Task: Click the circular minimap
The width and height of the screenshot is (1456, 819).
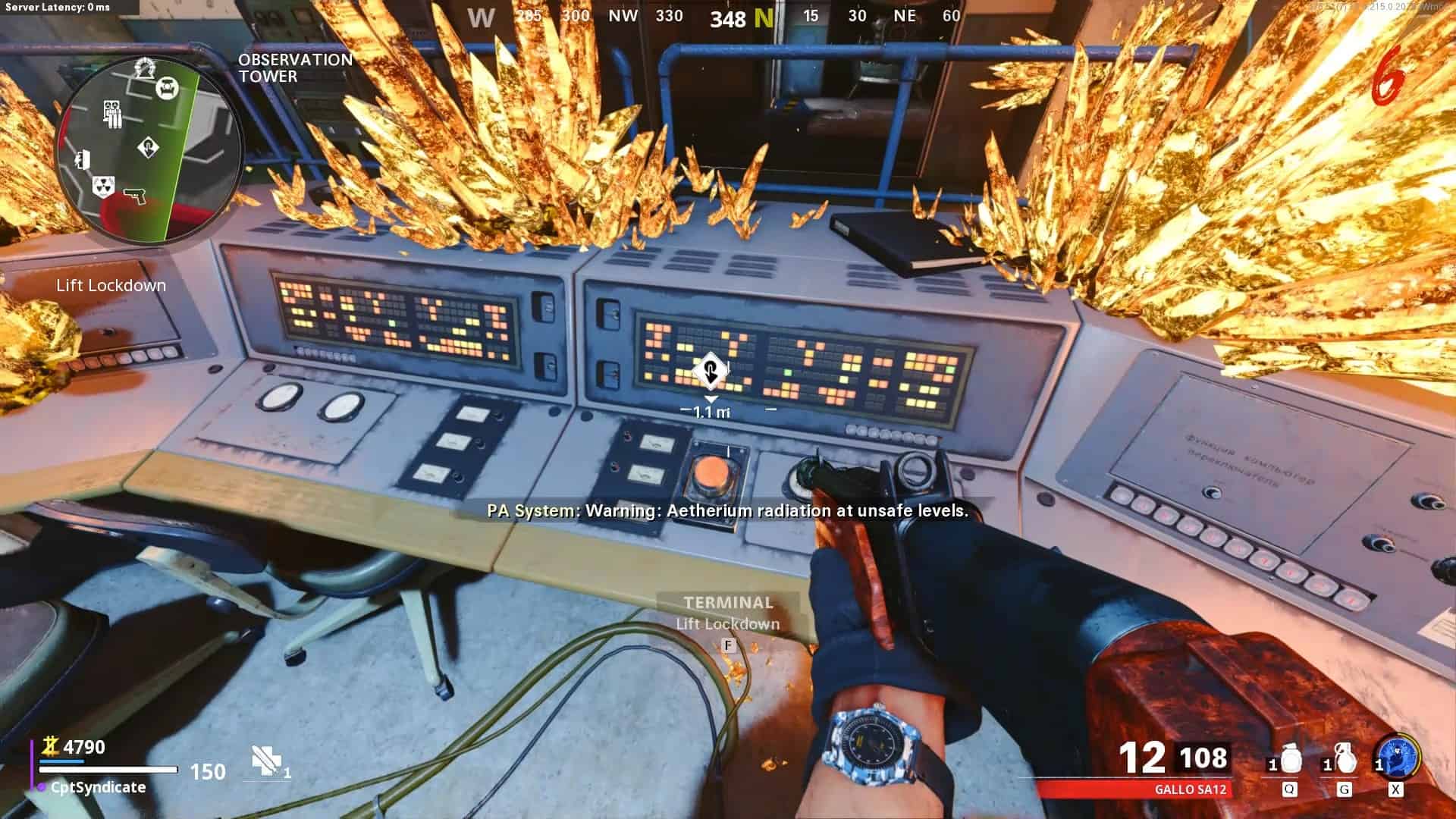Action: coord(149,149)
